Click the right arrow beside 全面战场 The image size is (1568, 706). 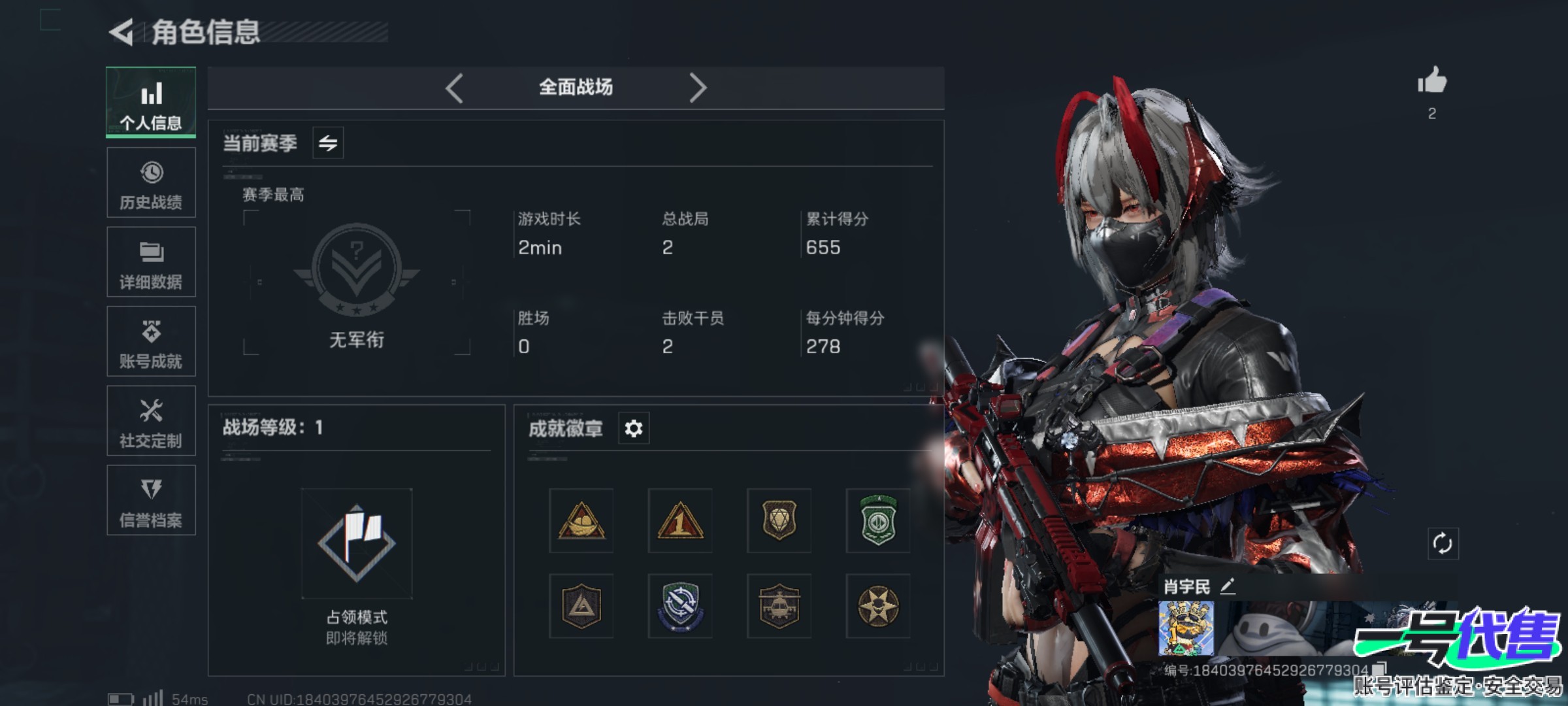[698, 88]
